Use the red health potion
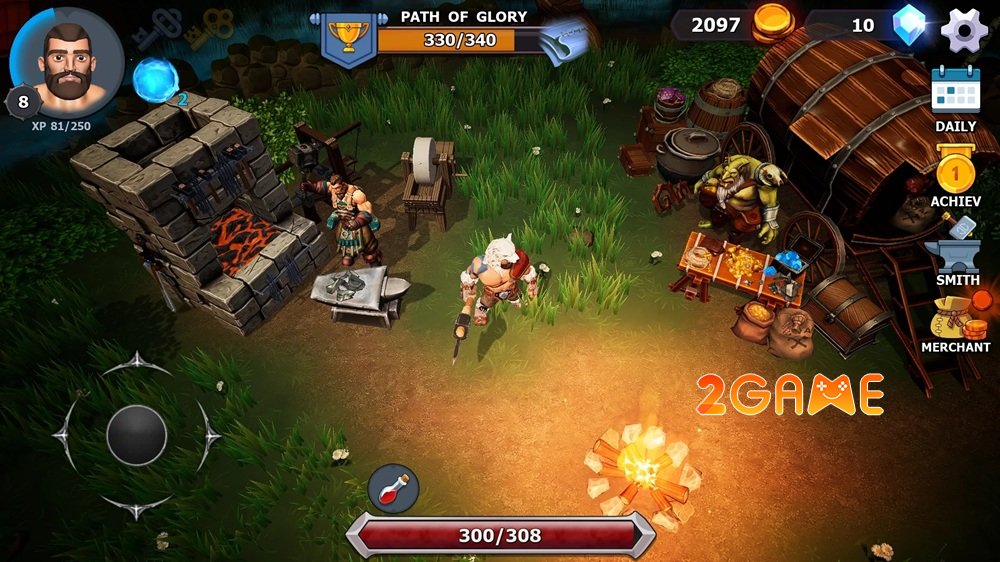 [393, 489]
